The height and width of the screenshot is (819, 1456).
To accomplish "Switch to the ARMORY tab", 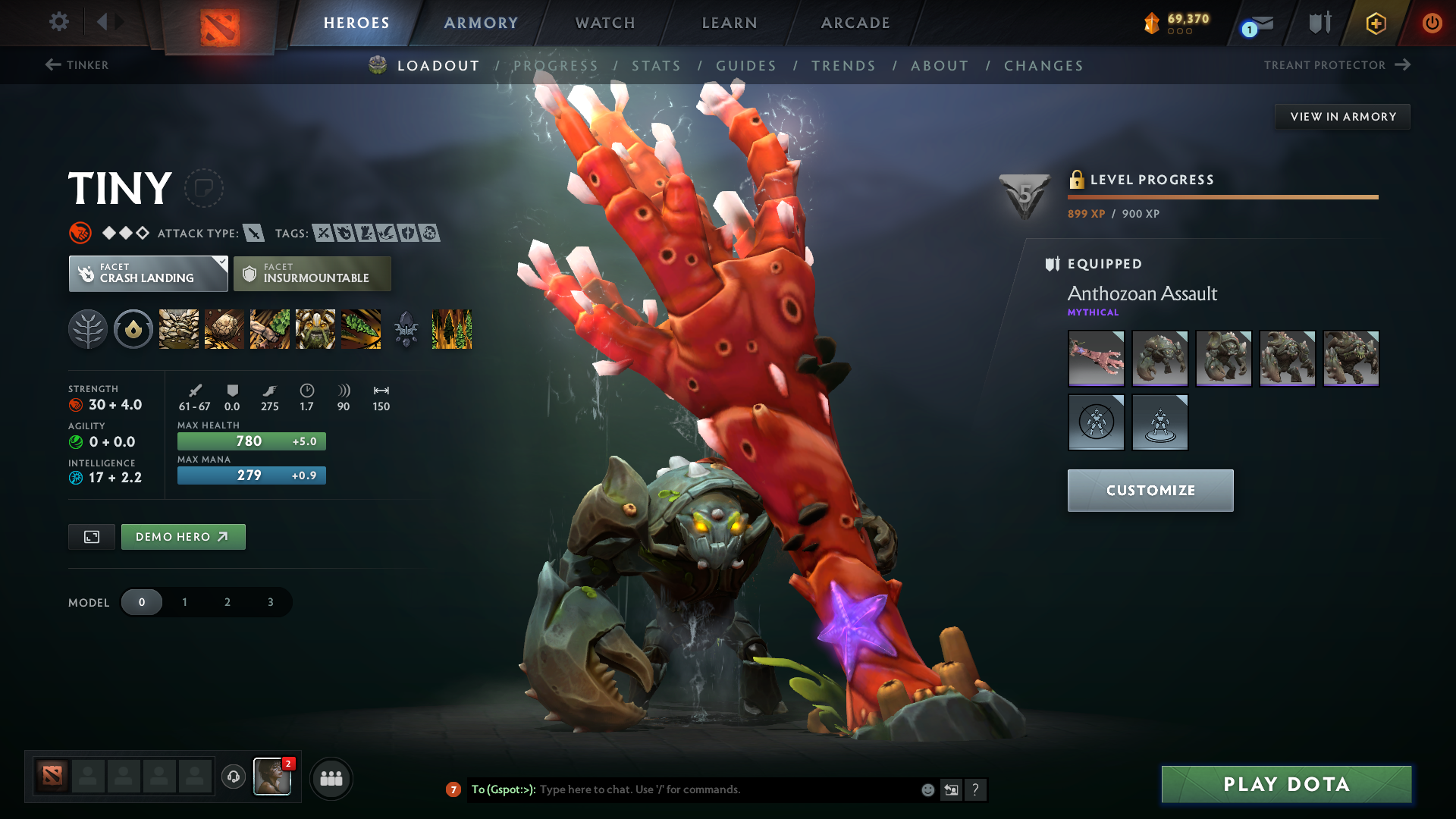I will pos(480,23).
